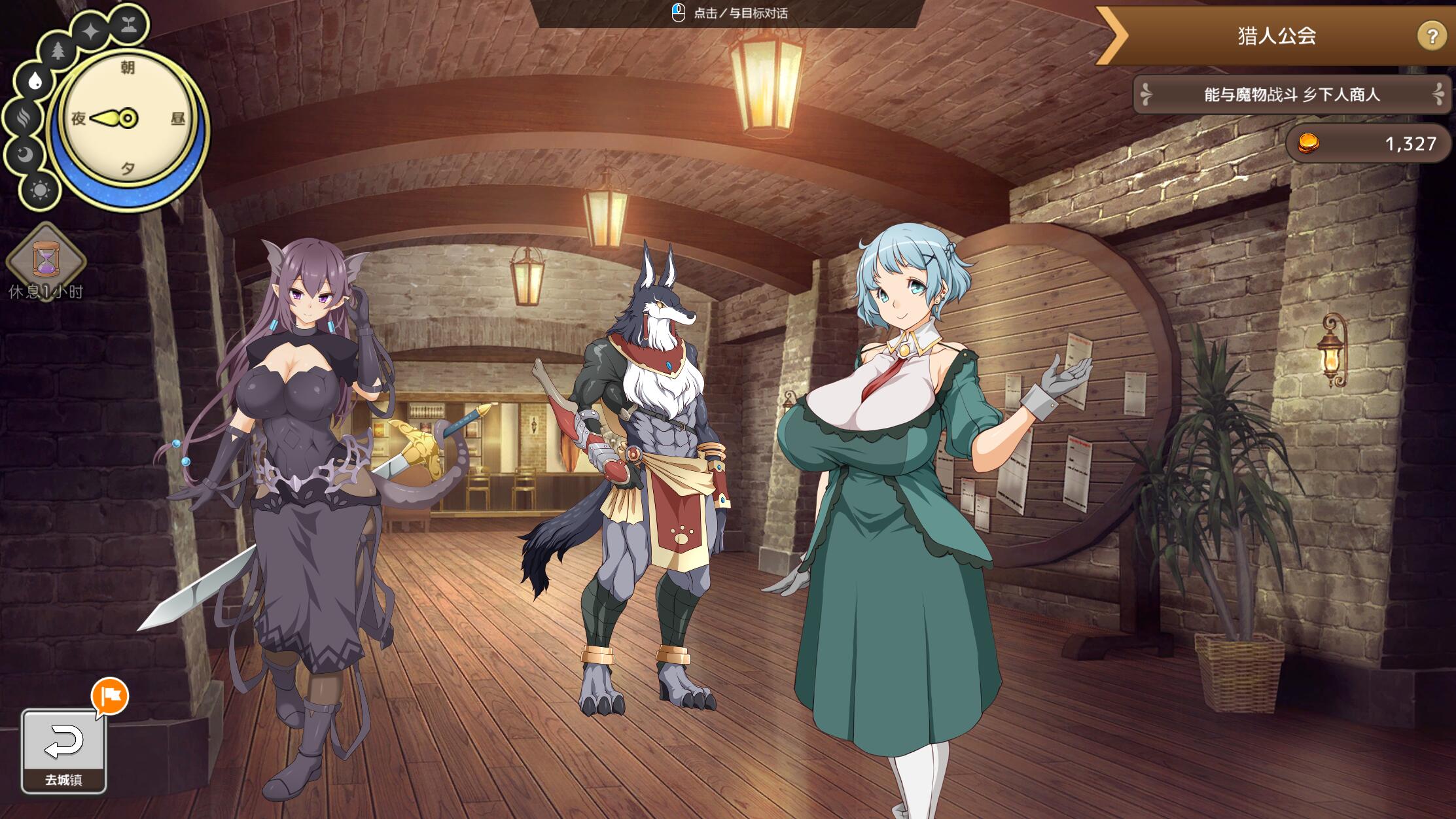Click the orange flag notification badge
The width and height of the screenshot is (1456, 819).
(110, 696)
